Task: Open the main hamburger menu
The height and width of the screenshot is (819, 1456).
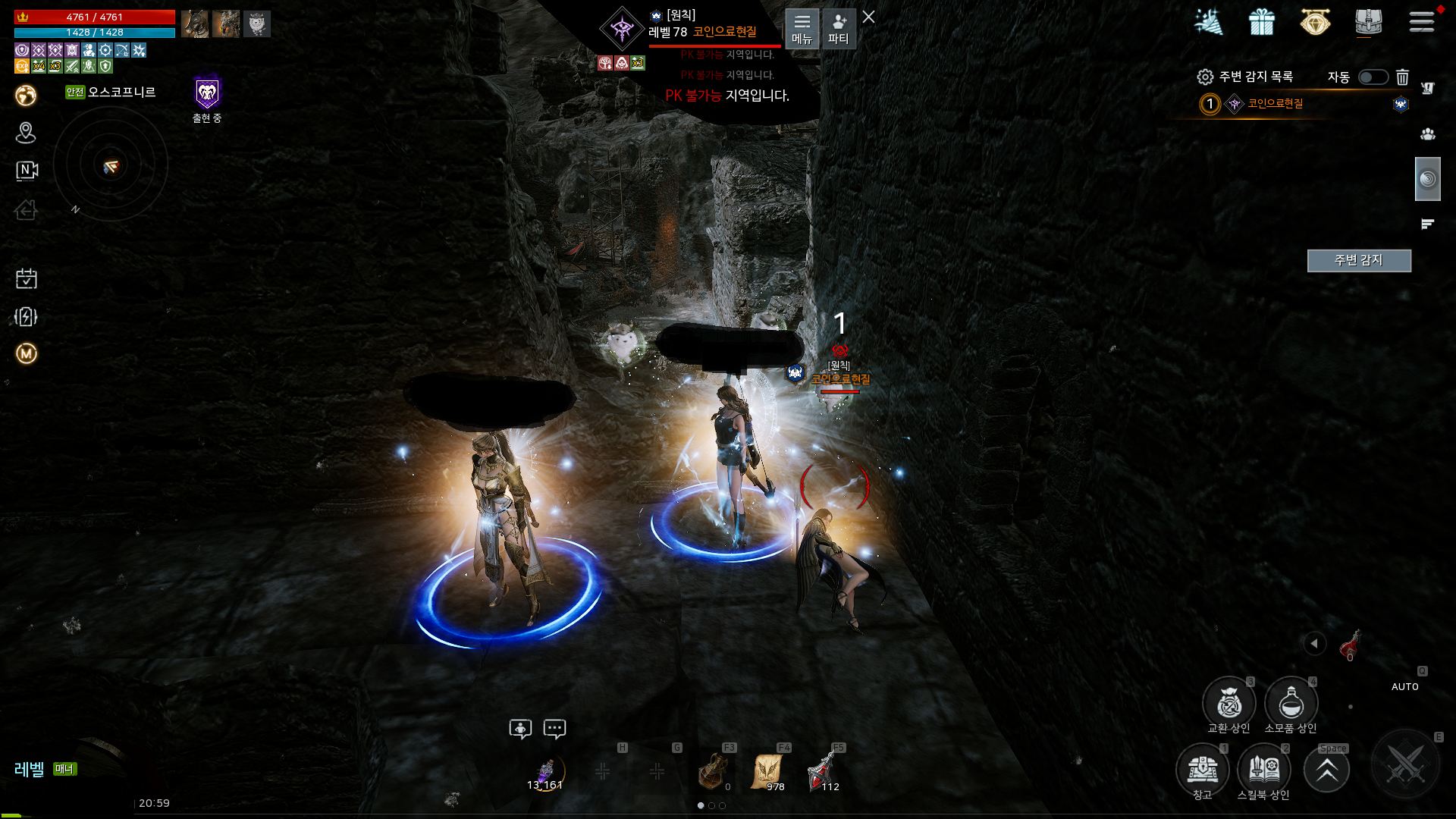Action: [1422, 22]
